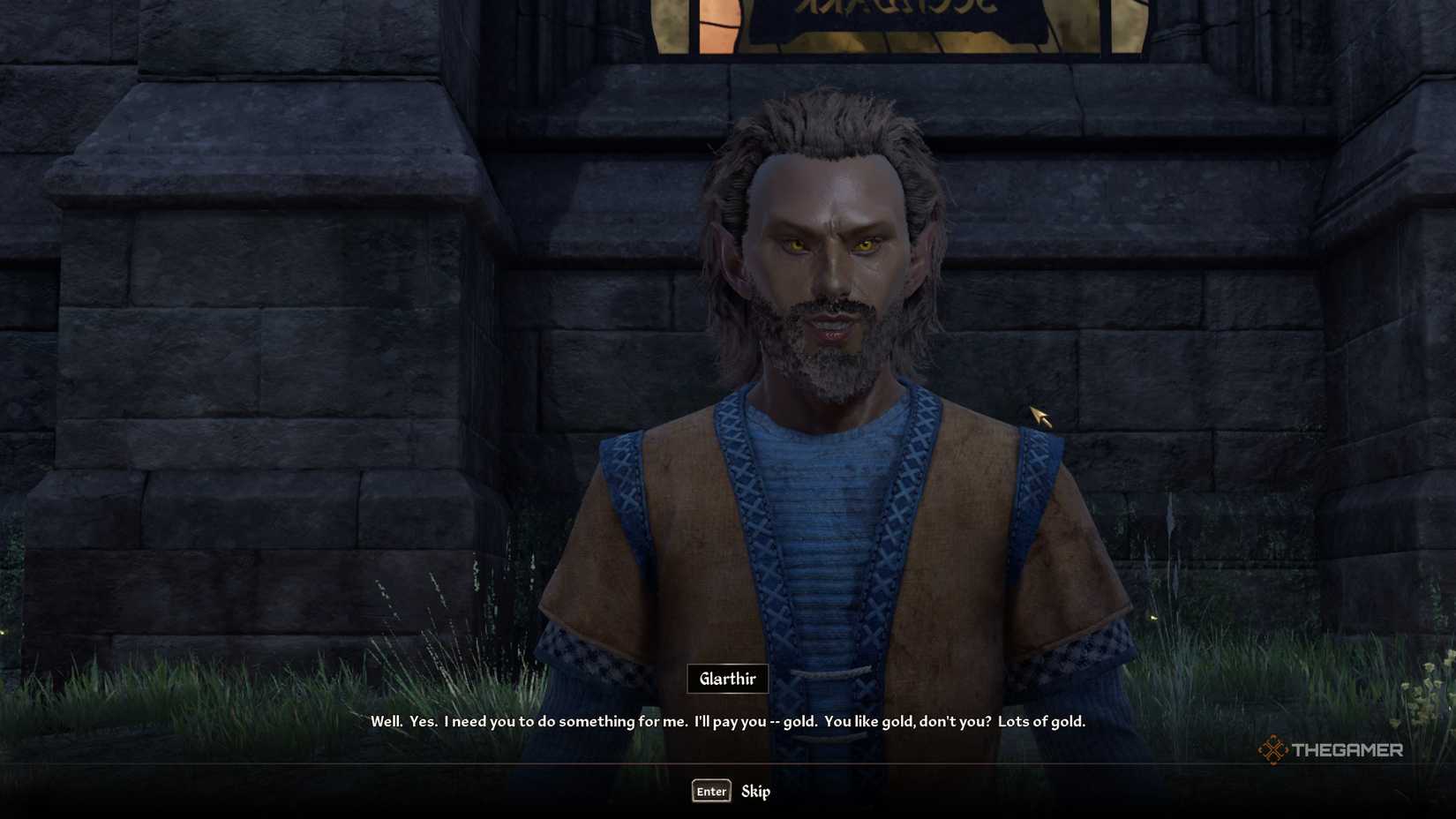Click the subtitle region as a menu item

click(x=728, y=721)
